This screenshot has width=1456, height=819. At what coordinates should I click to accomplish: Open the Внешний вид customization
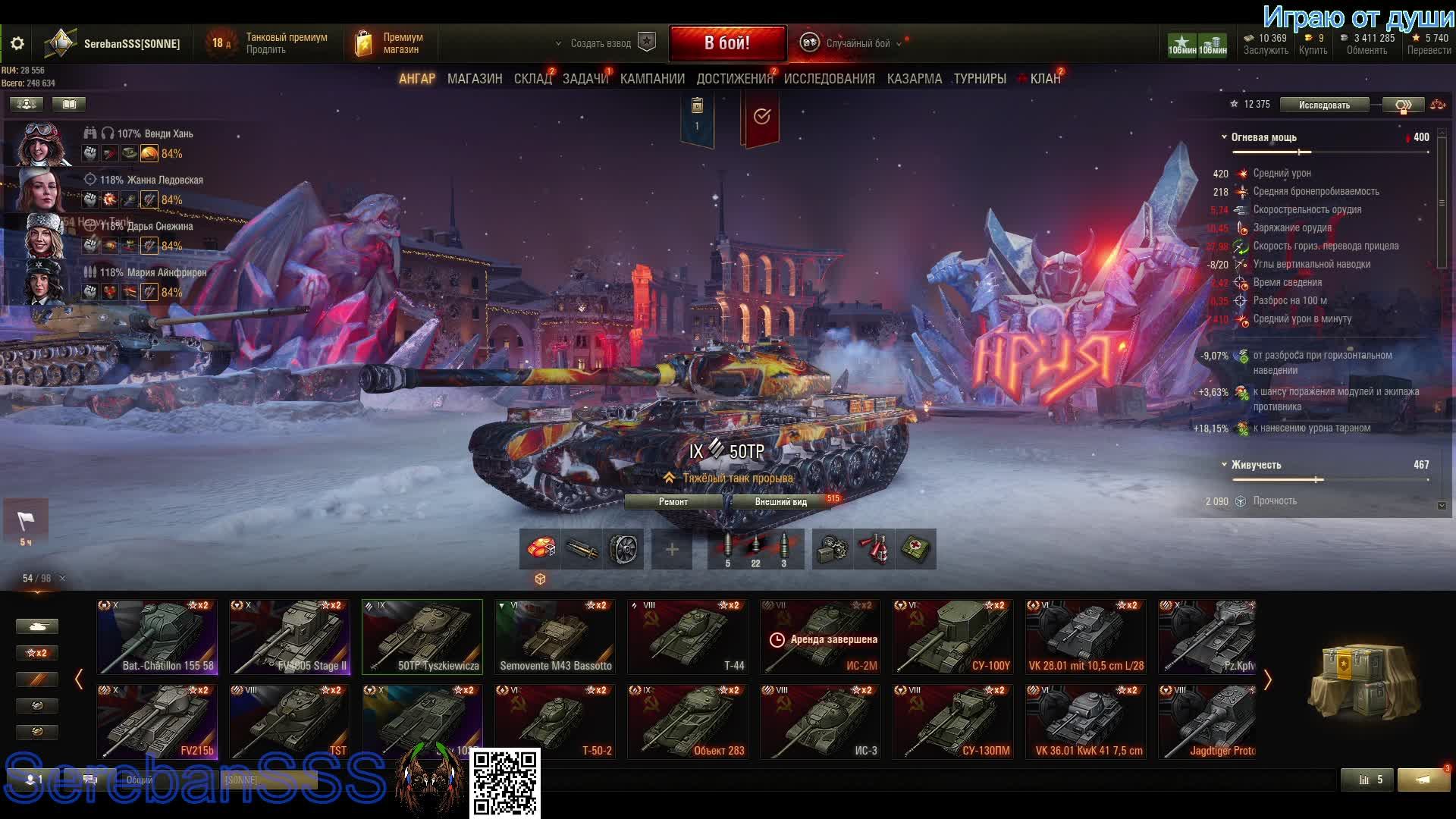780,502
